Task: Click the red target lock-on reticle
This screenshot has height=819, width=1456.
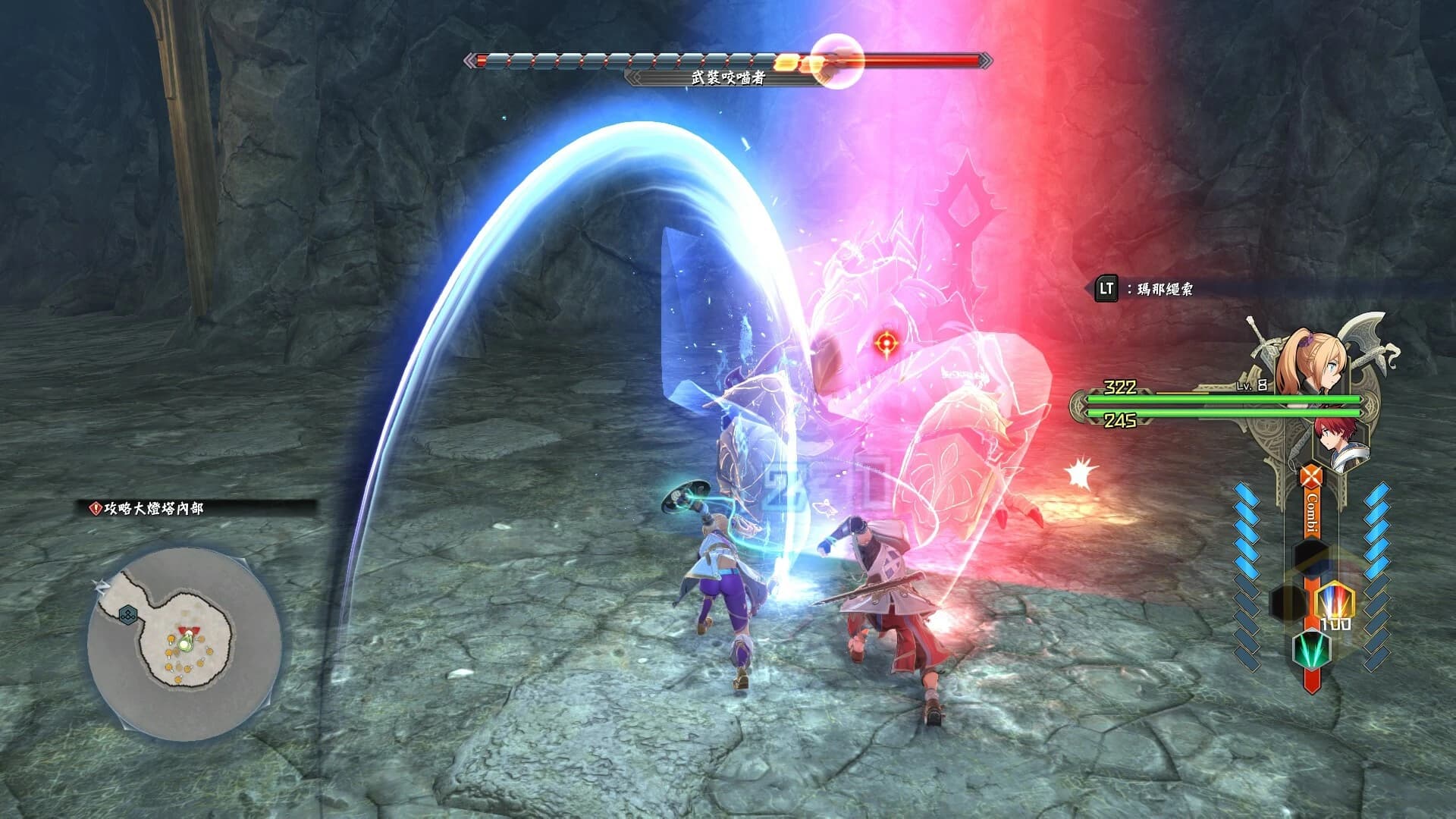Action: 885,344
